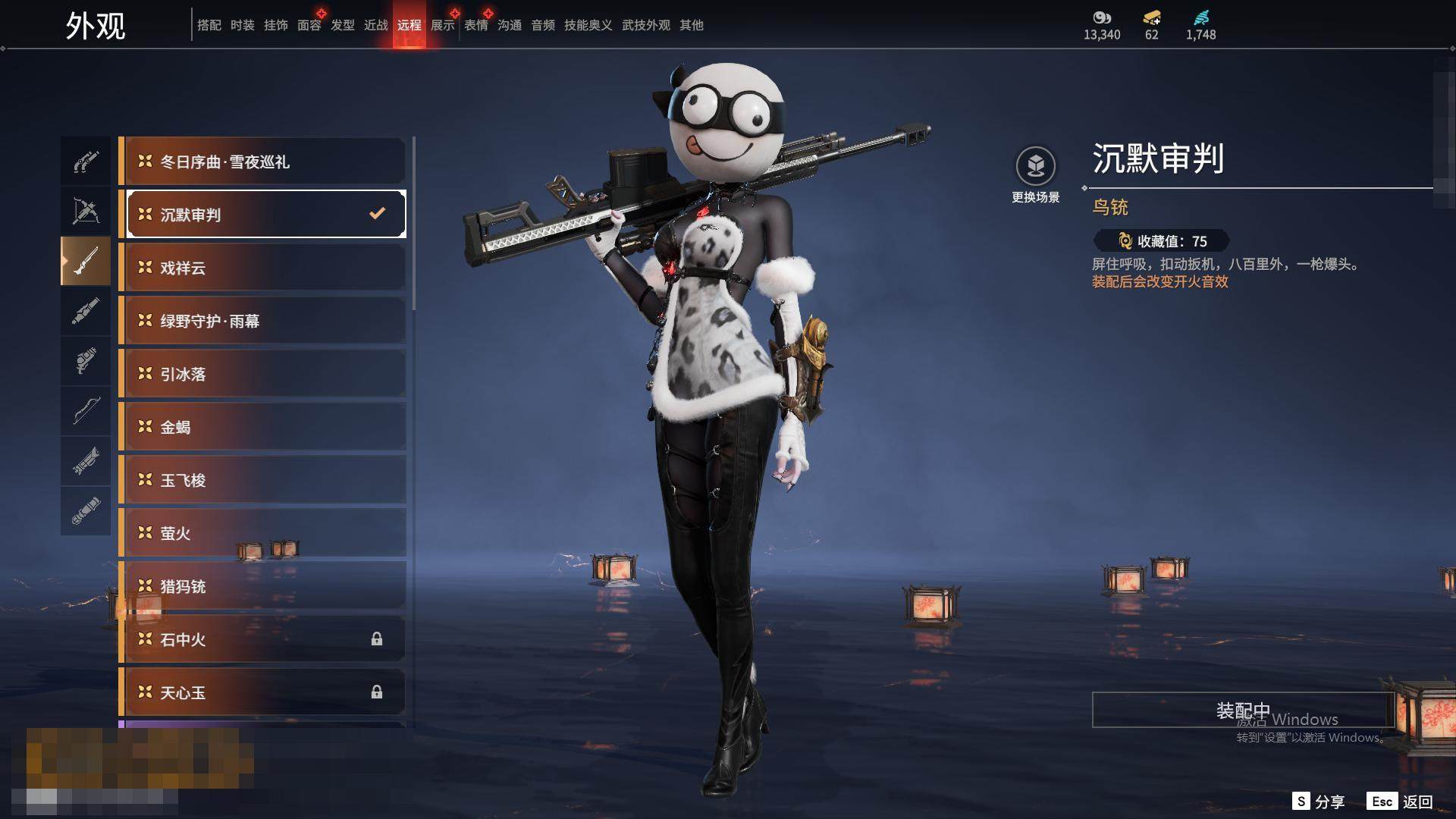
Task: Select the 猎犸铳 skin
Action: coord(265,586)
